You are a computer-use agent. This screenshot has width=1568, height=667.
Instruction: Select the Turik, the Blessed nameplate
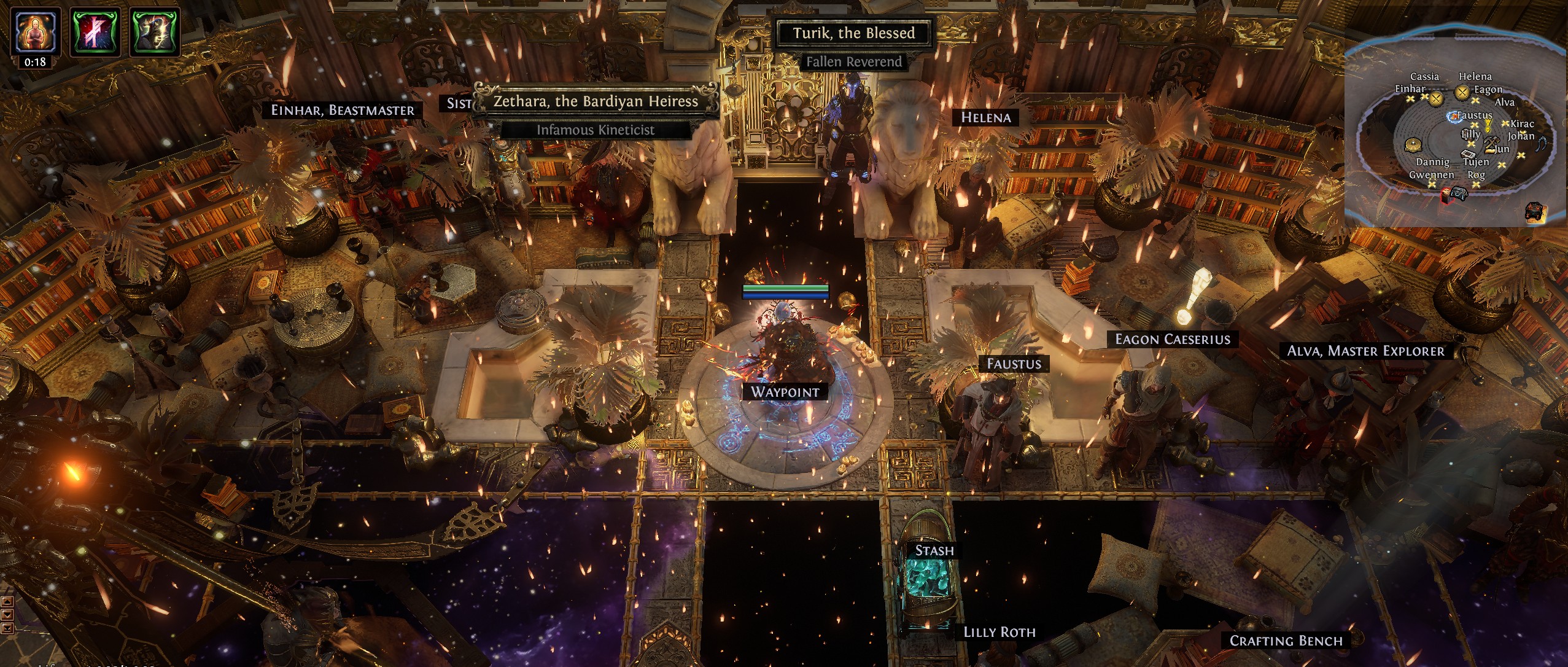point(853,33)
